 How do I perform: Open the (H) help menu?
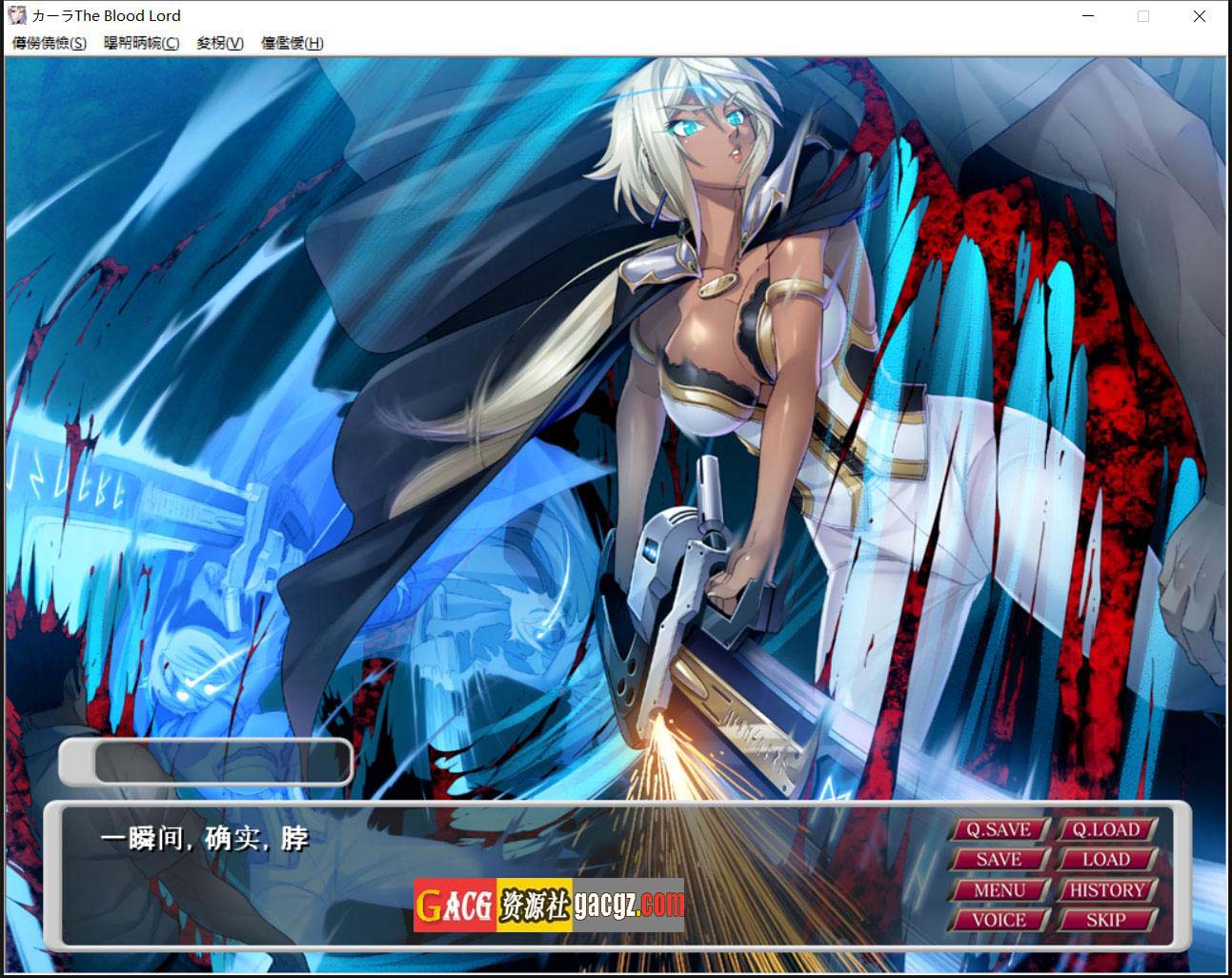[292, 43]
